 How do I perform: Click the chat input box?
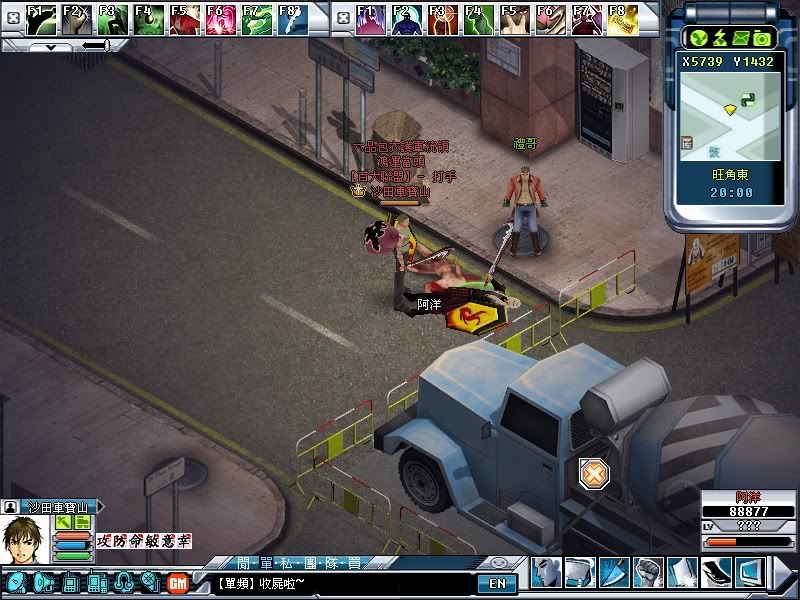(x=340, y=583)
